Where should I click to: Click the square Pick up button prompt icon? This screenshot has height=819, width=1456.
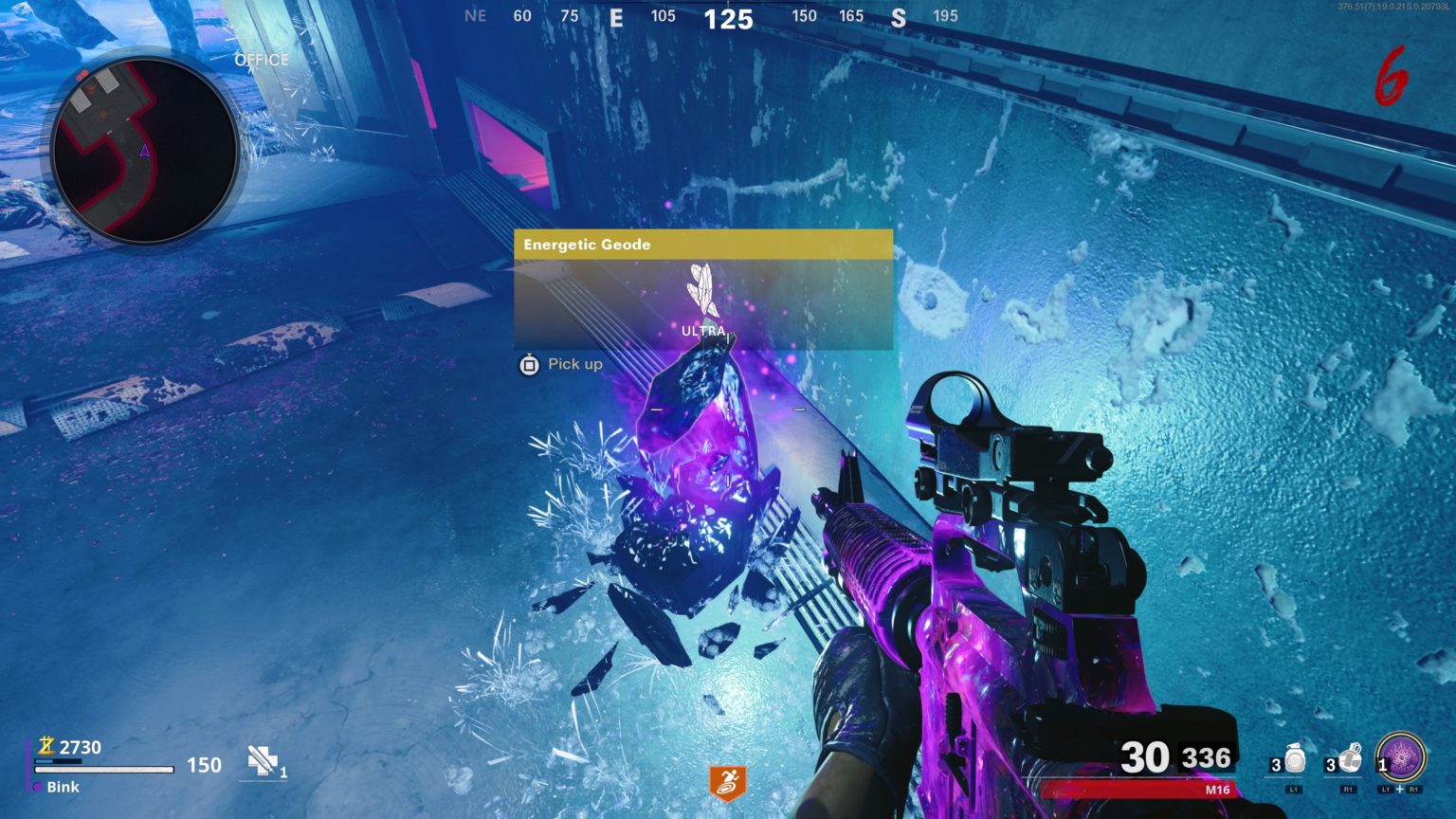pyautogui.click(x=527, y=364)
